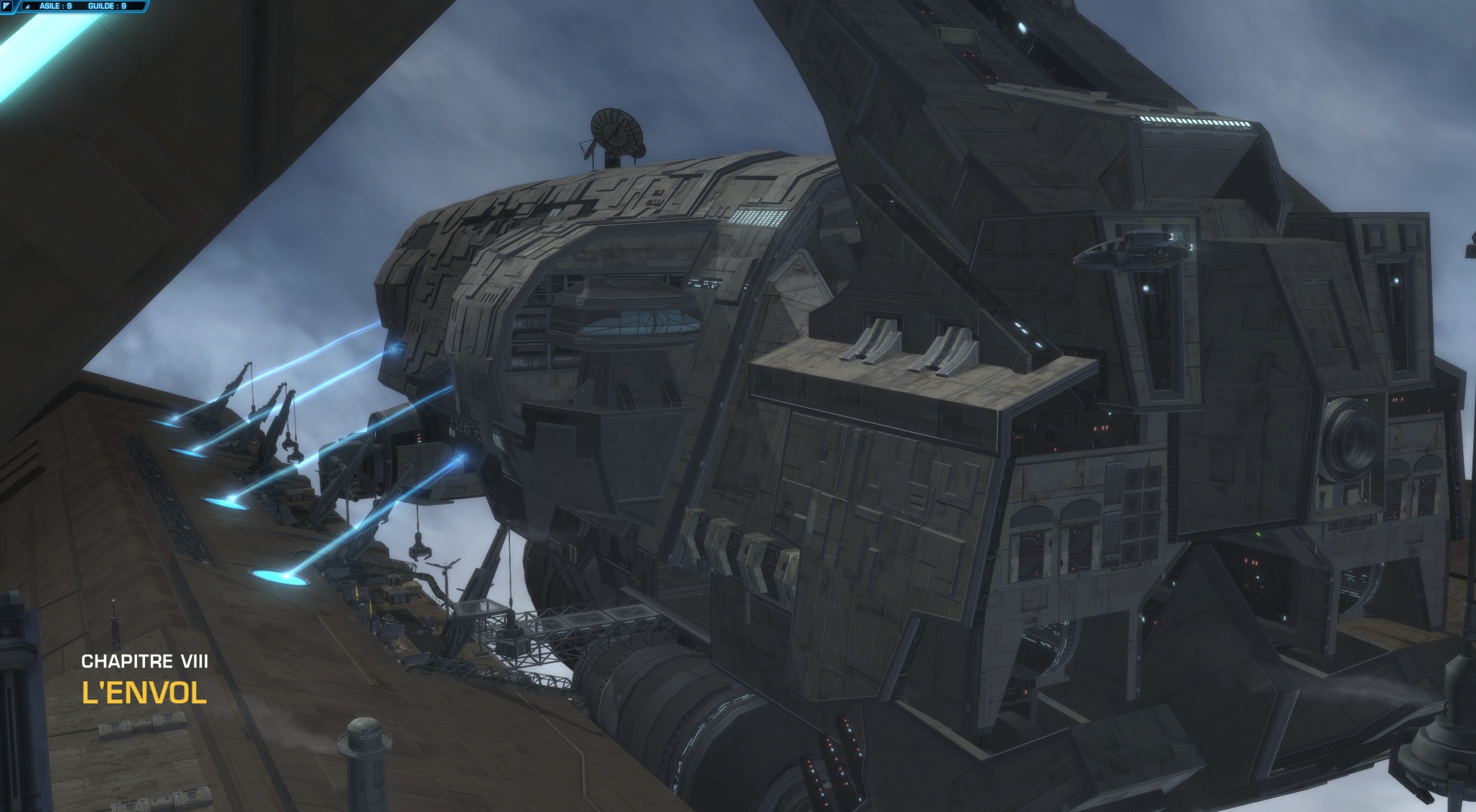Toggle the chat panel's corner arrow button
Image resolution: width=1476 pixels, height=812 pixels.
click(x=6, y=6)
